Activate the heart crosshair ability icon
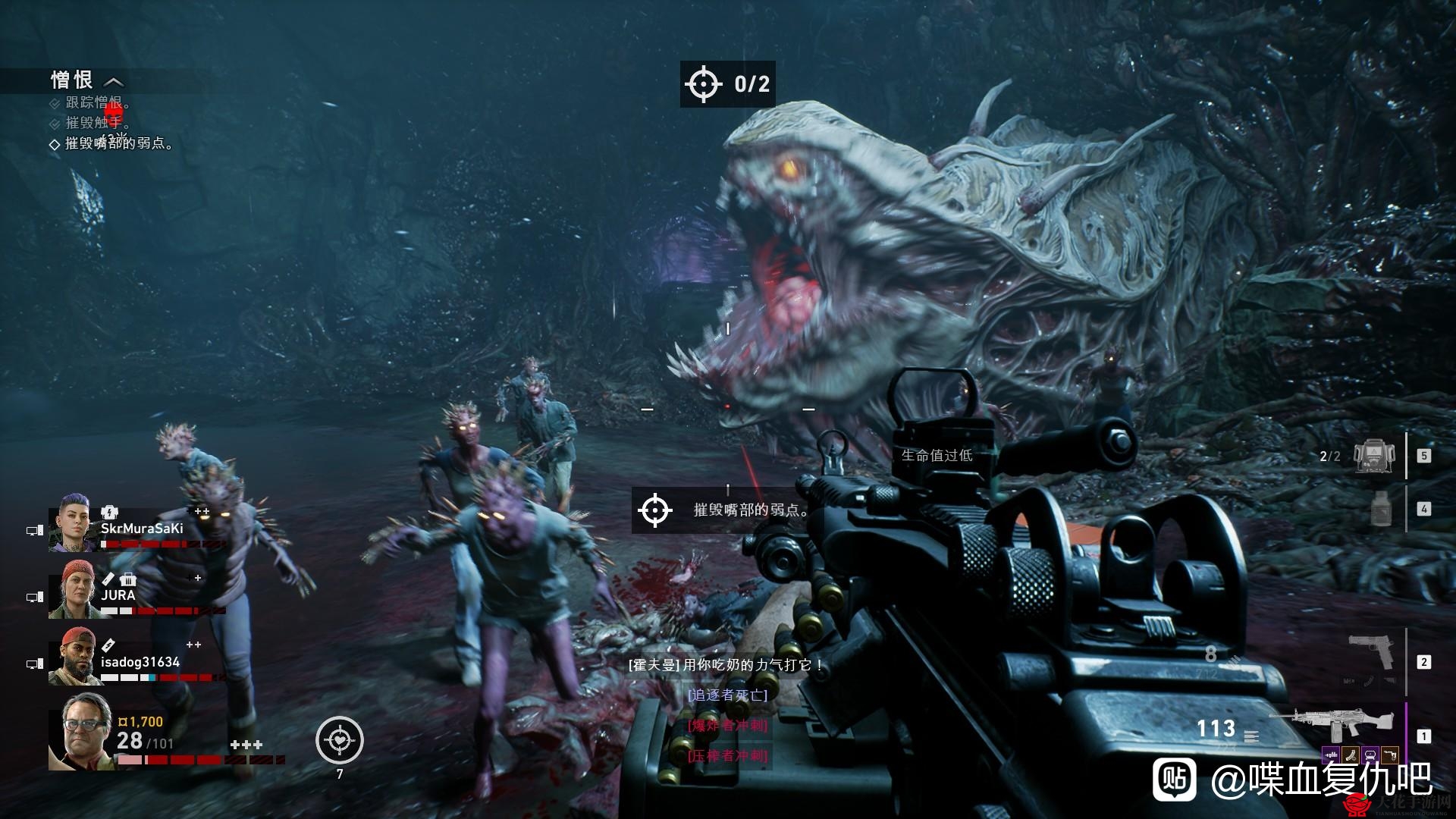Viewport: 1456px width, 819px height. 340,740
